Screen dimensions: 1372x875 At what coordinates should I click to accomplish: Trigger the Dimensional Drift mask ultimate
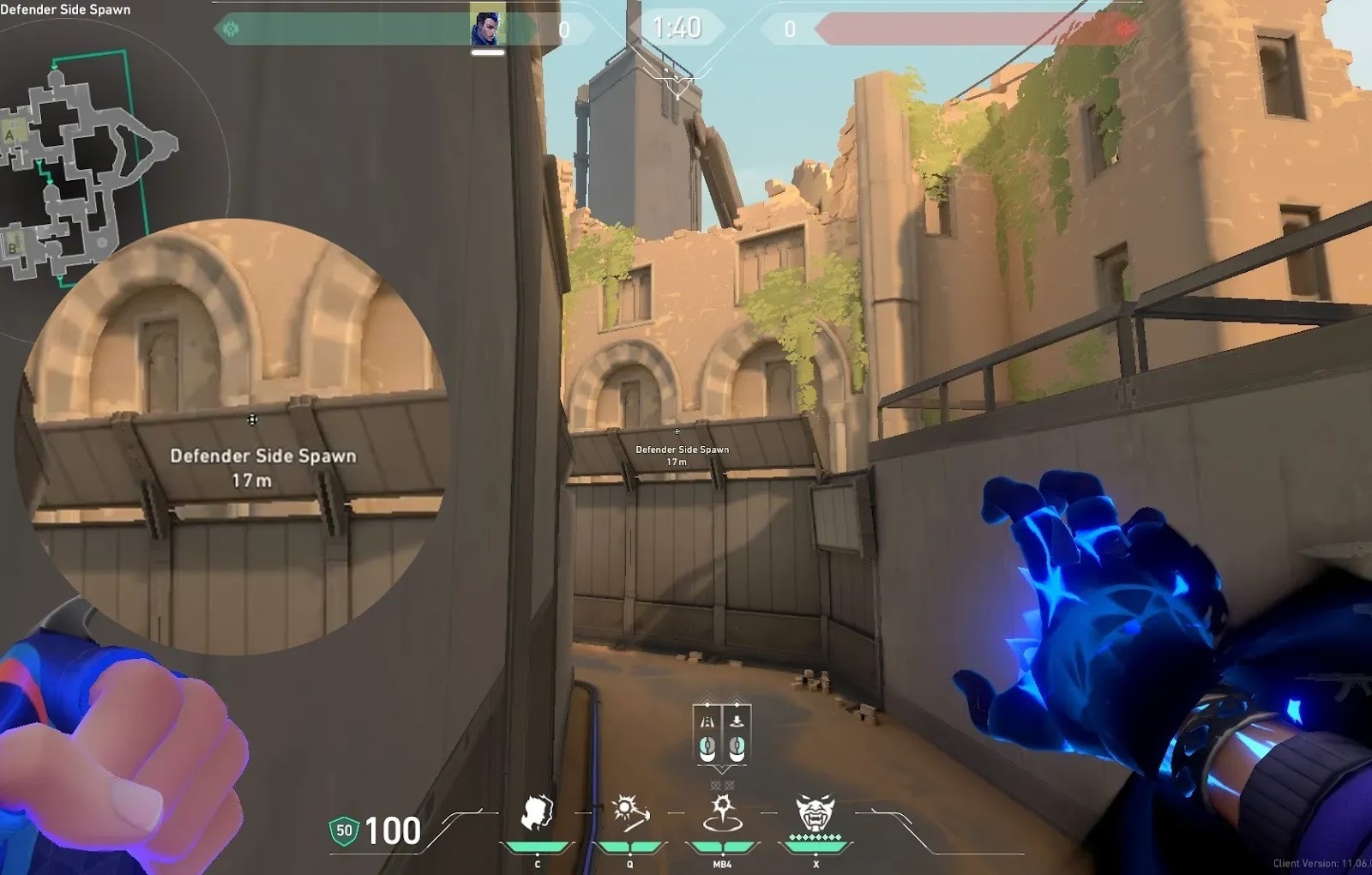click(815, 813)
